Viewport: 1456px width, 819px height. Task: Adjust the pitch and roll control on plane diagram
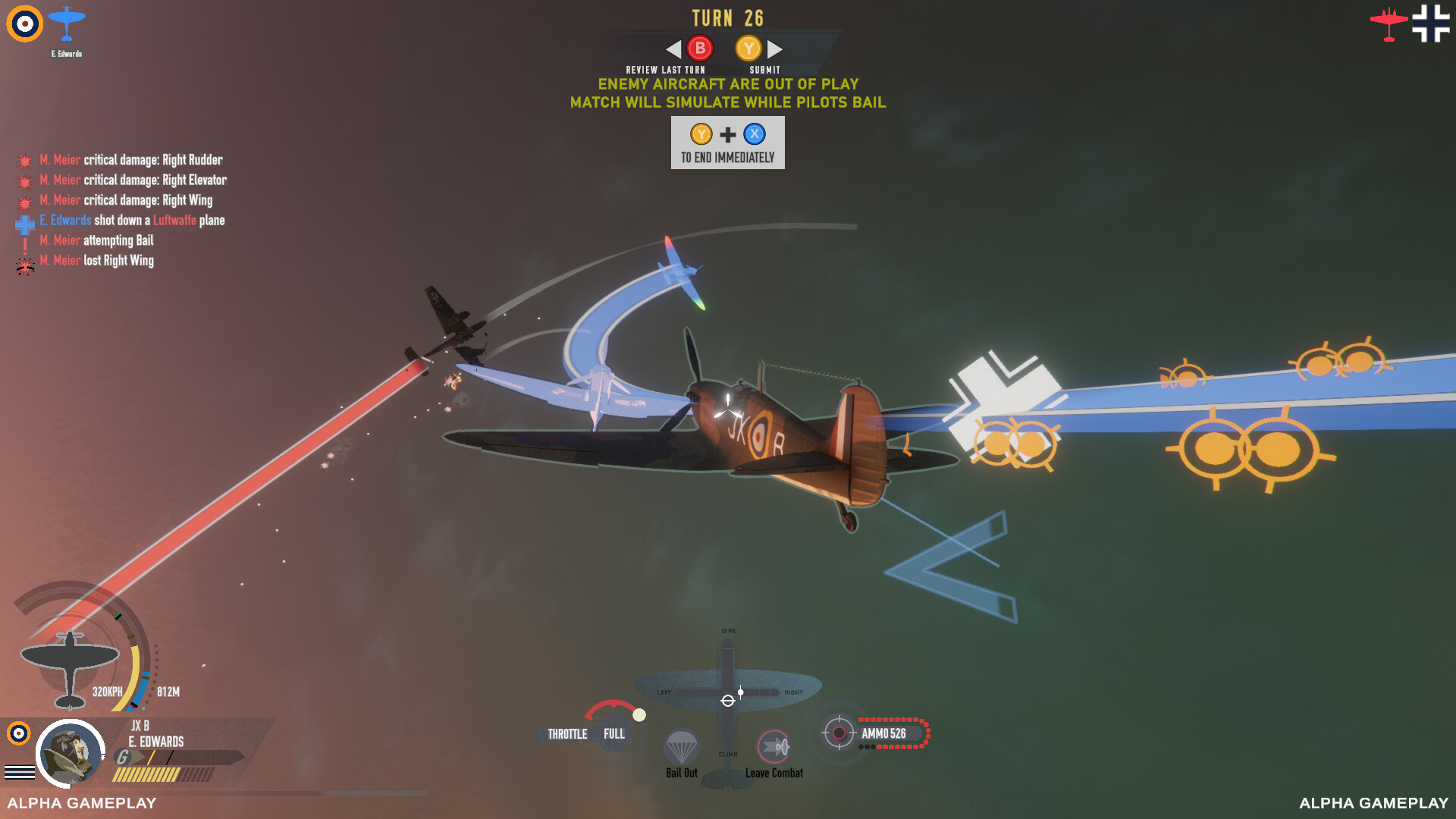tap(728, 700)
